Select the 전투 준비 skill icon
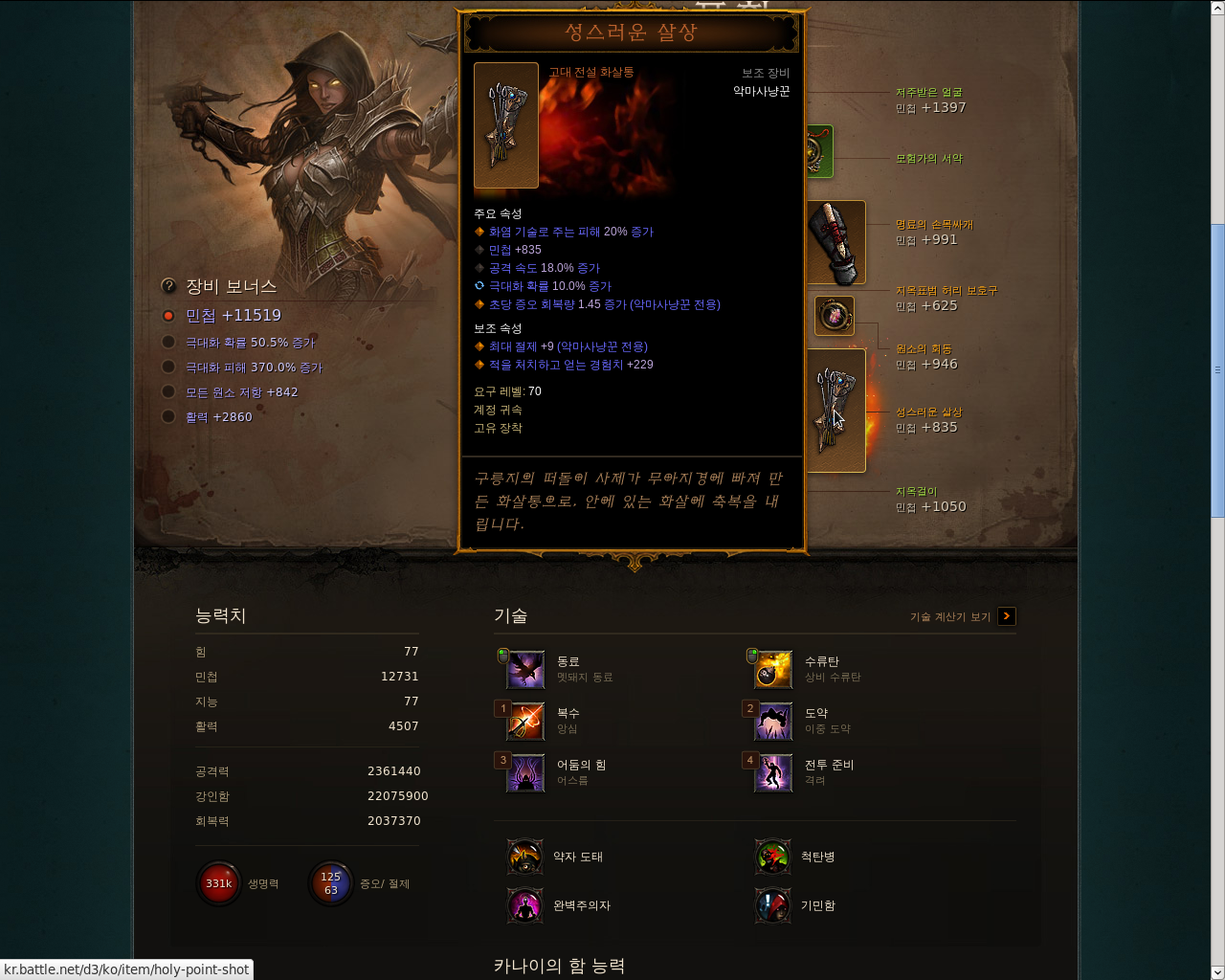Viewport: 1225px width, 980px height. click(772, 773)
